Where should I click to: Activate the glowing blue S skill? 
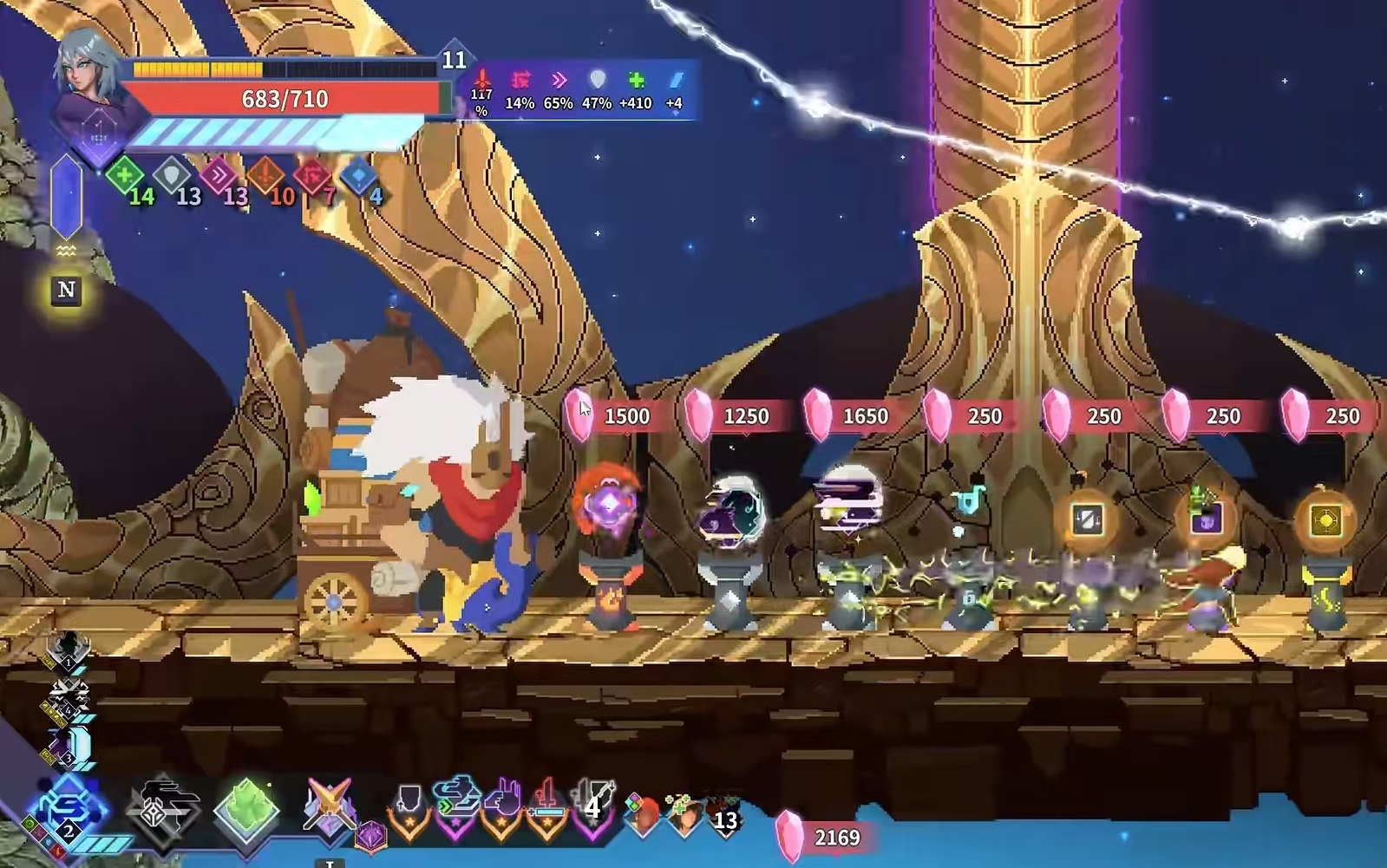click(69, 809)
